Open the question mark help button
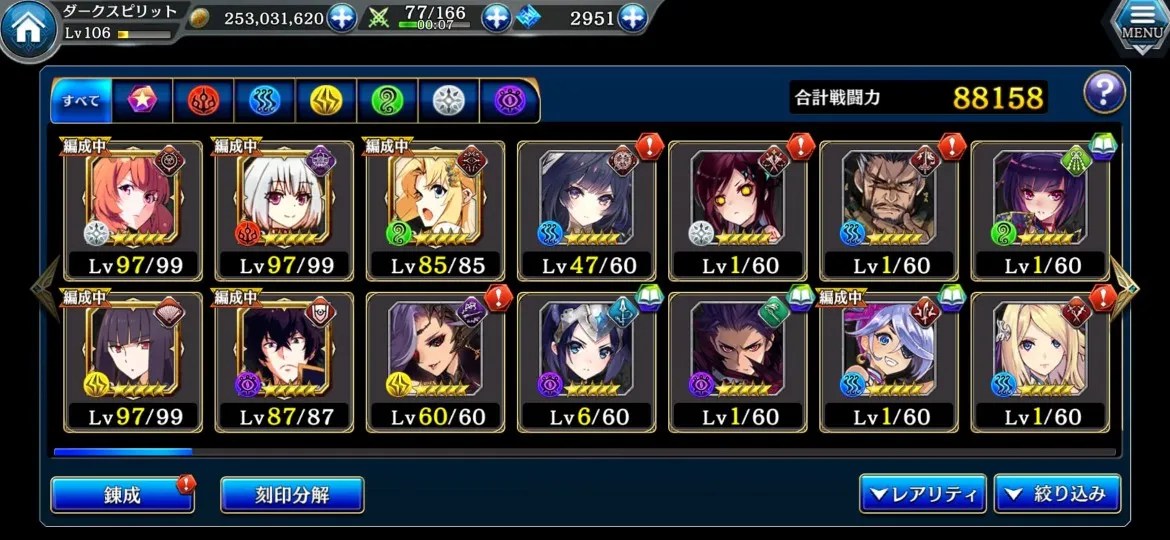Screen dimensions: 1170x540 tap(1104, 94)
